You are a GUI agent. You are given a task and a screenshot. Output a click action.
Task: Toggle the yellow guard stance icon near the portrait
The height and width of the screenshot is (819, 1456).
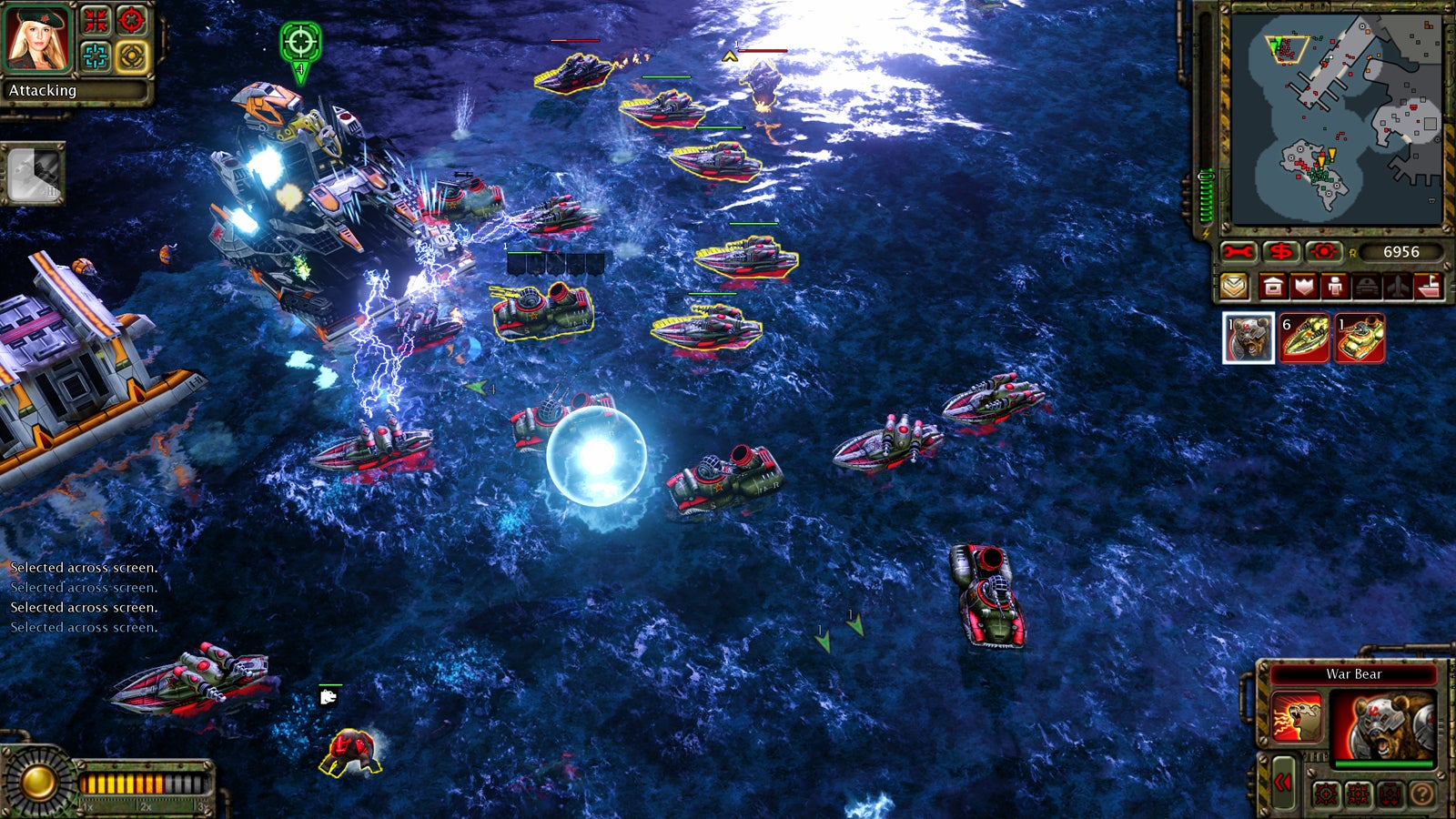[x=131, y=56]
